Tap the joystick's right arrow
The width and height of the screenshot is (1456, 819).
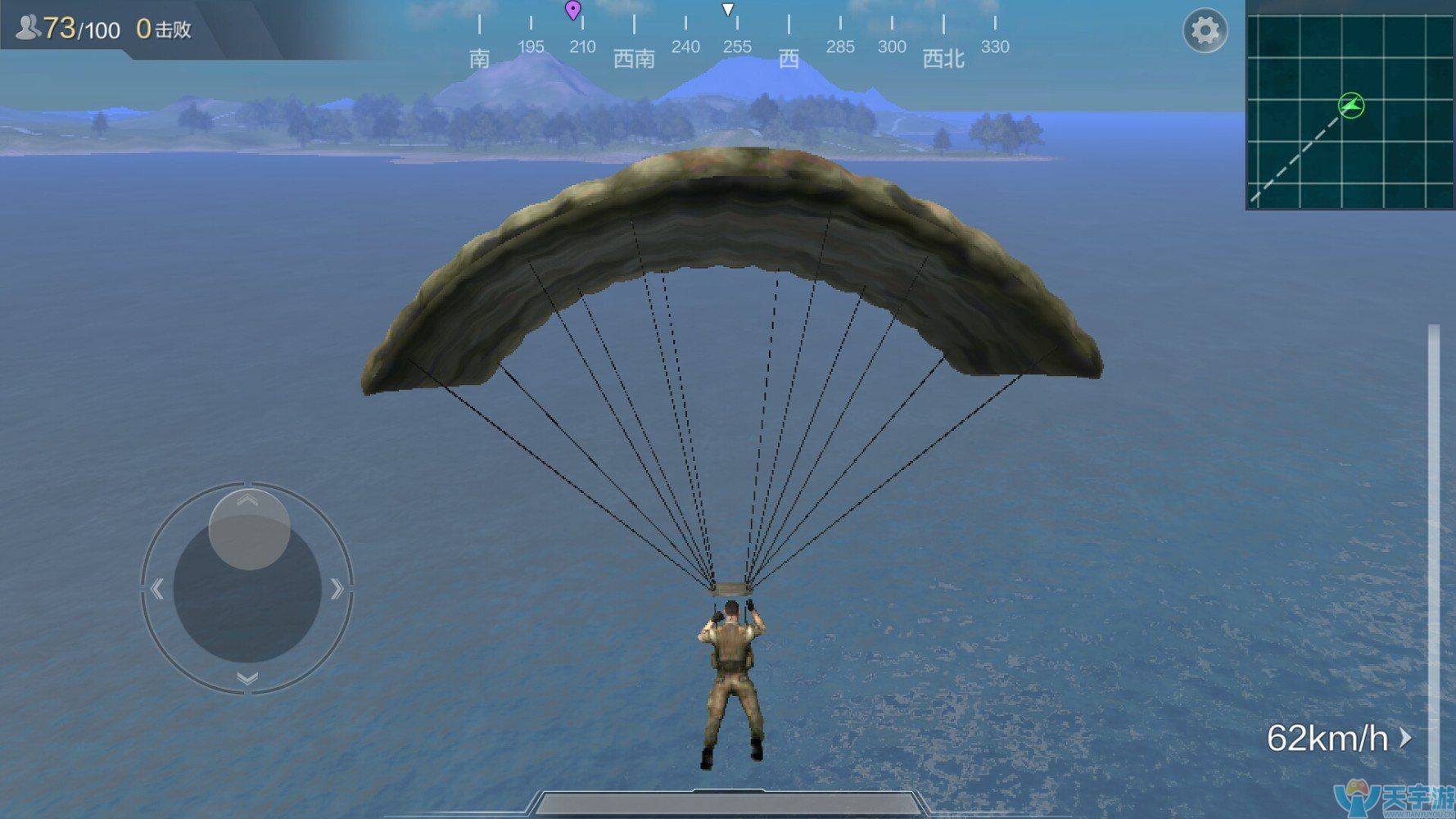pos(337,588)
